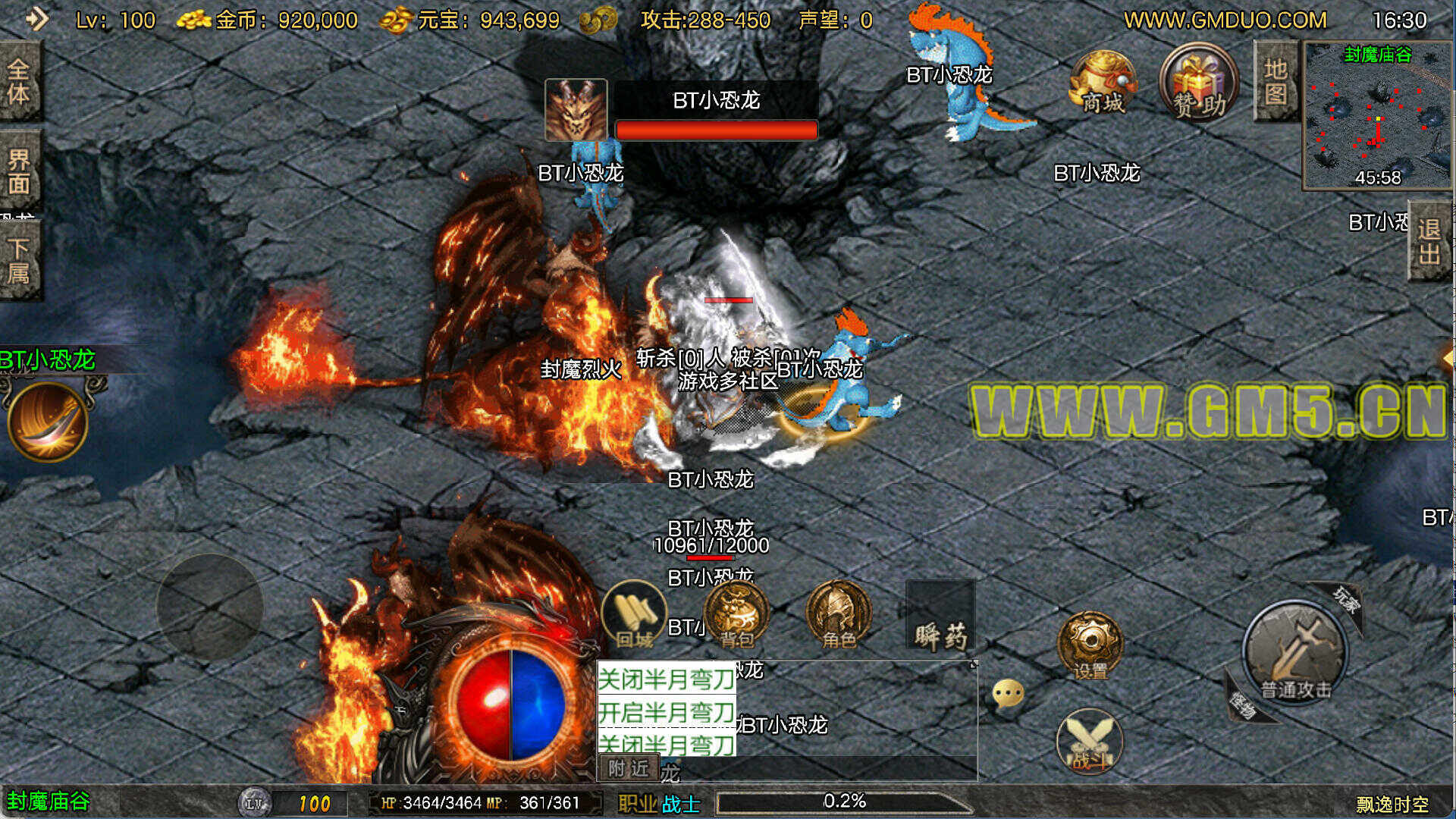Image resolution: width=1456 pixels, height=819 pixels.
Task: Click the 封魔庙谷 minimap
Action: click(1377, 115)
